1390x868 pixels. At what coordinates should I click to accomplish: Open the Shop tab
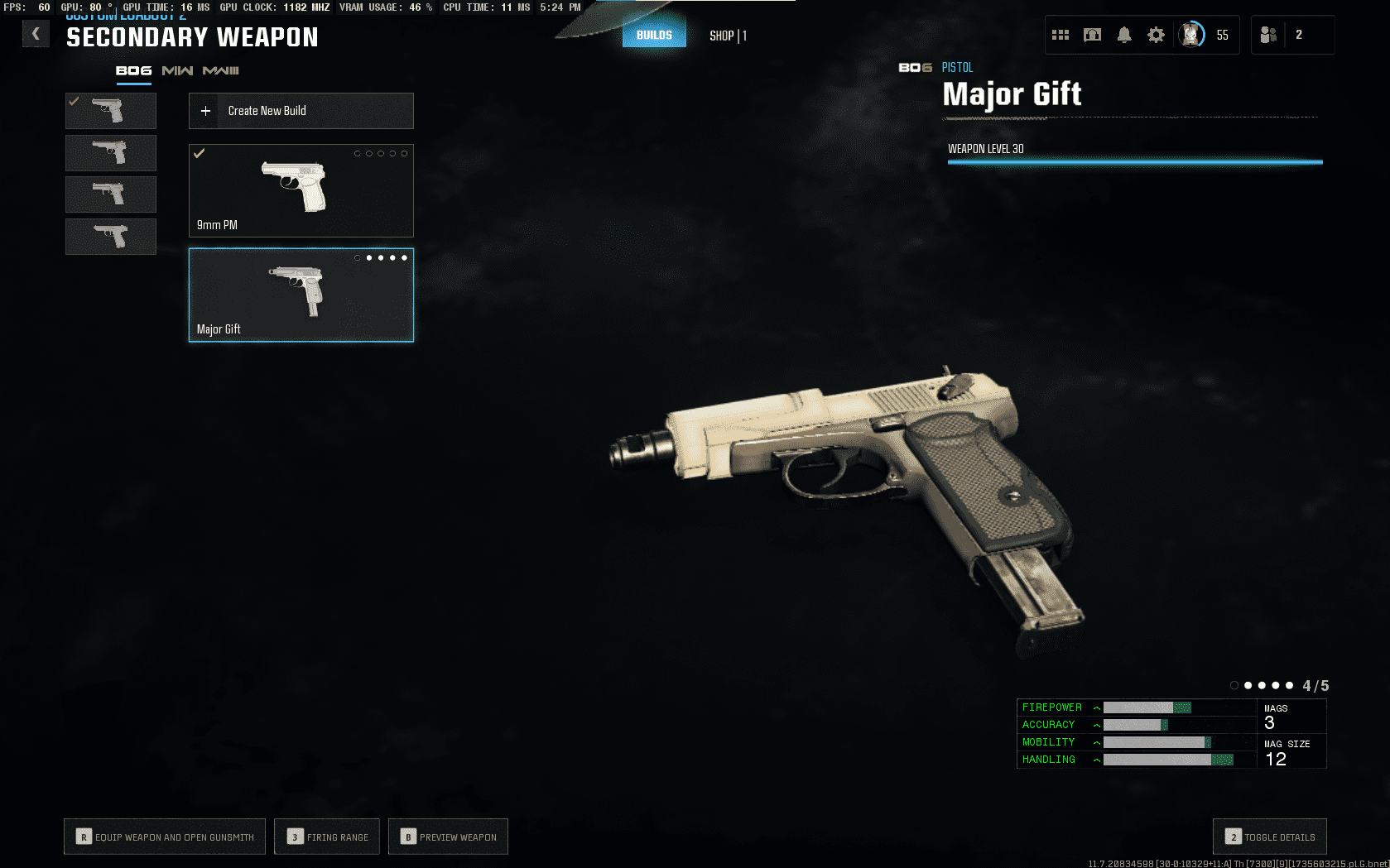click(728, 36)
